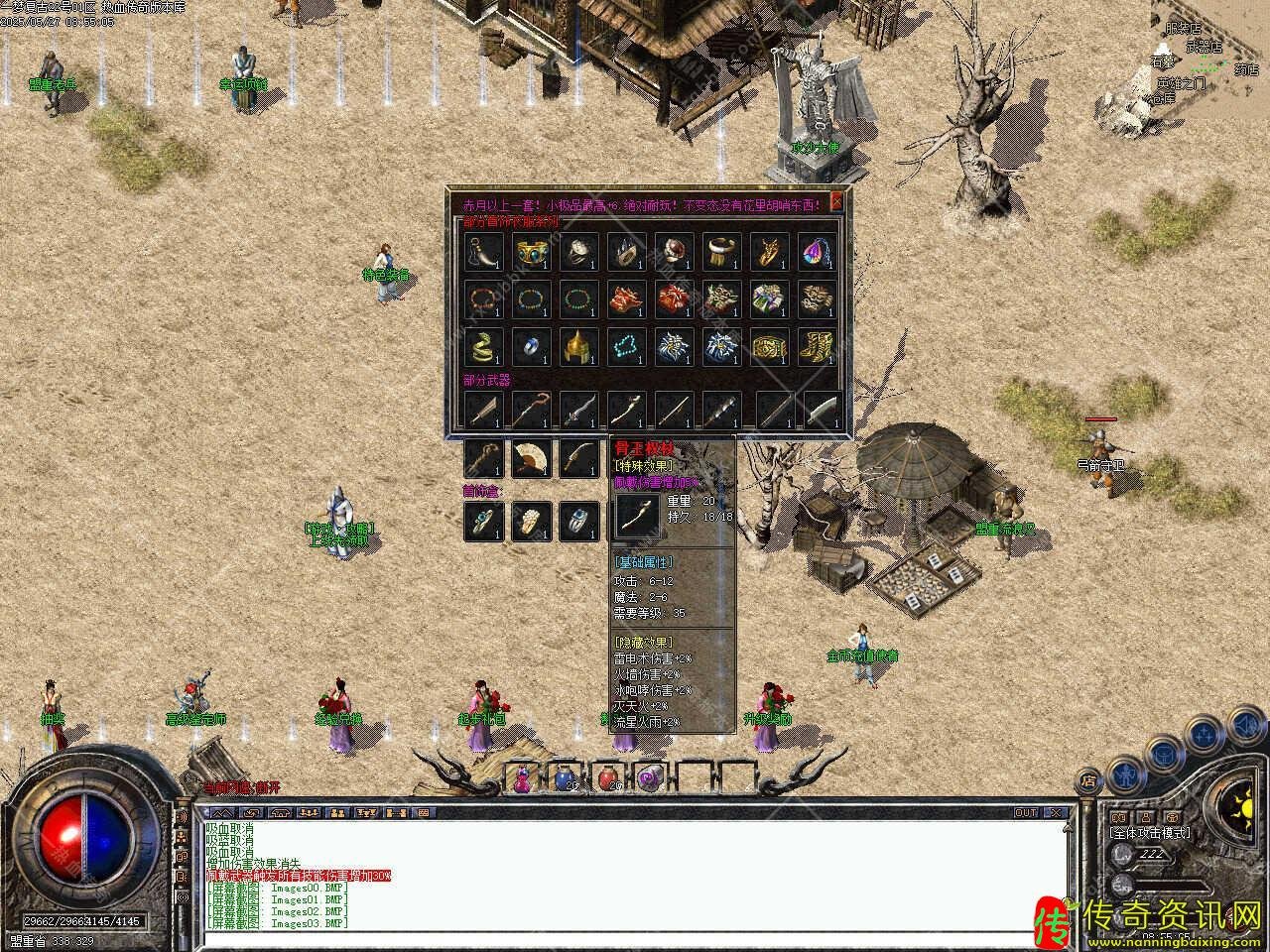Choose the red gem ring slot
The height and width of the screenshot is (952, 1270).
click(x=673, y=251)
